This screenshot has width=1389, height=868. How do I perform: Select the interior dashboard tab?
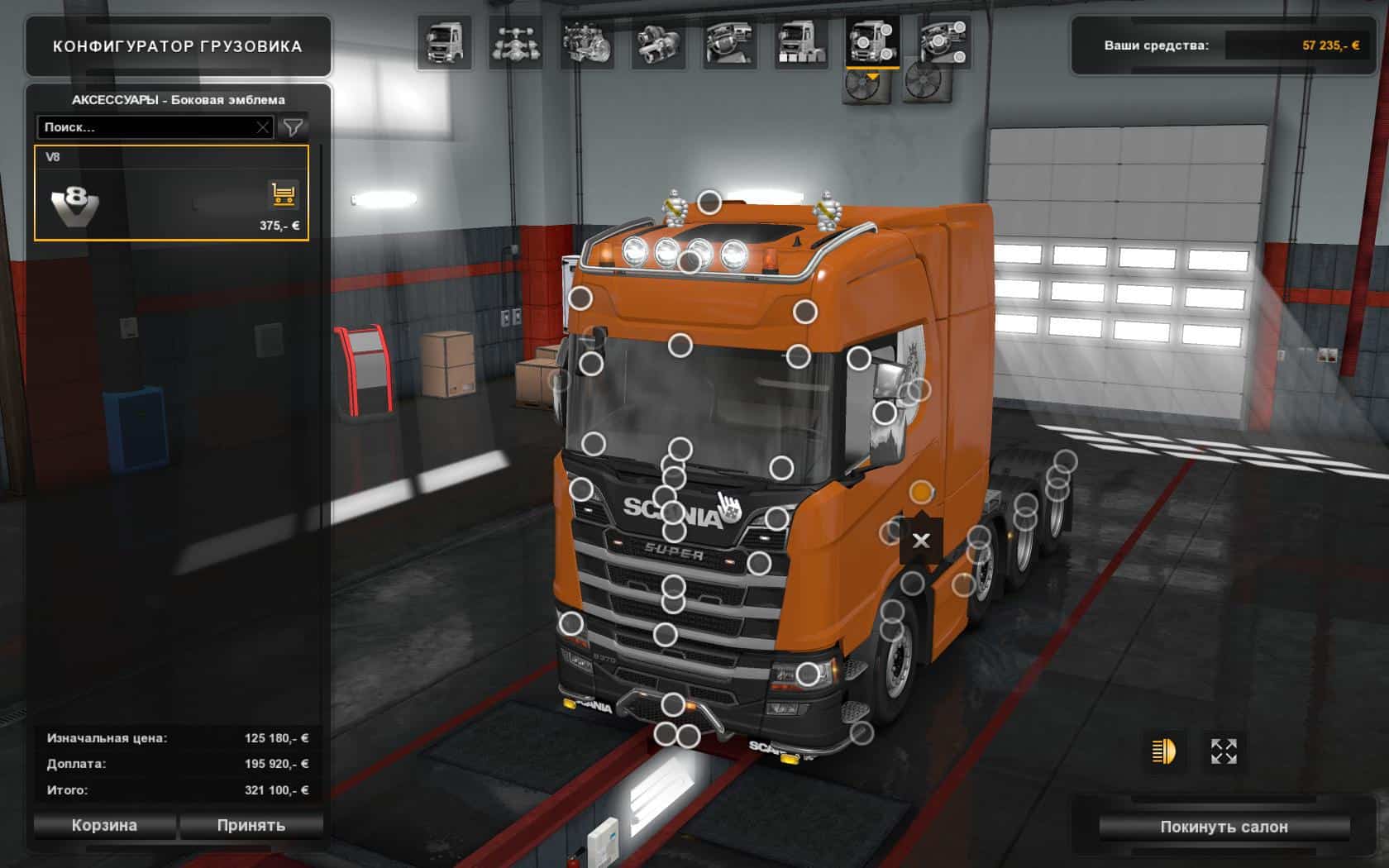(729, 42)
